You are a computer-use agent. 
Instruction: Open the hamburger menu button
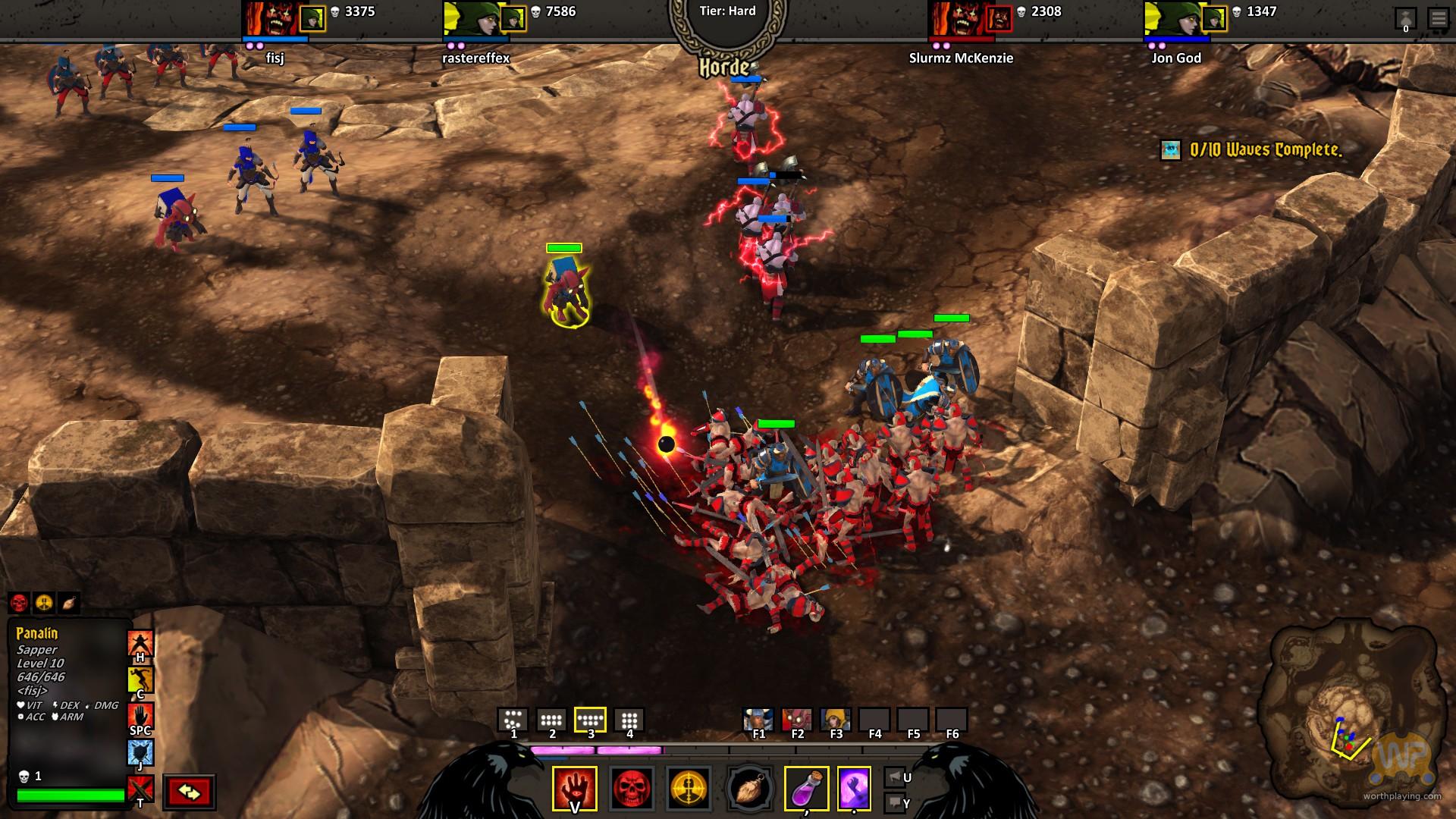coord(1438,17)
